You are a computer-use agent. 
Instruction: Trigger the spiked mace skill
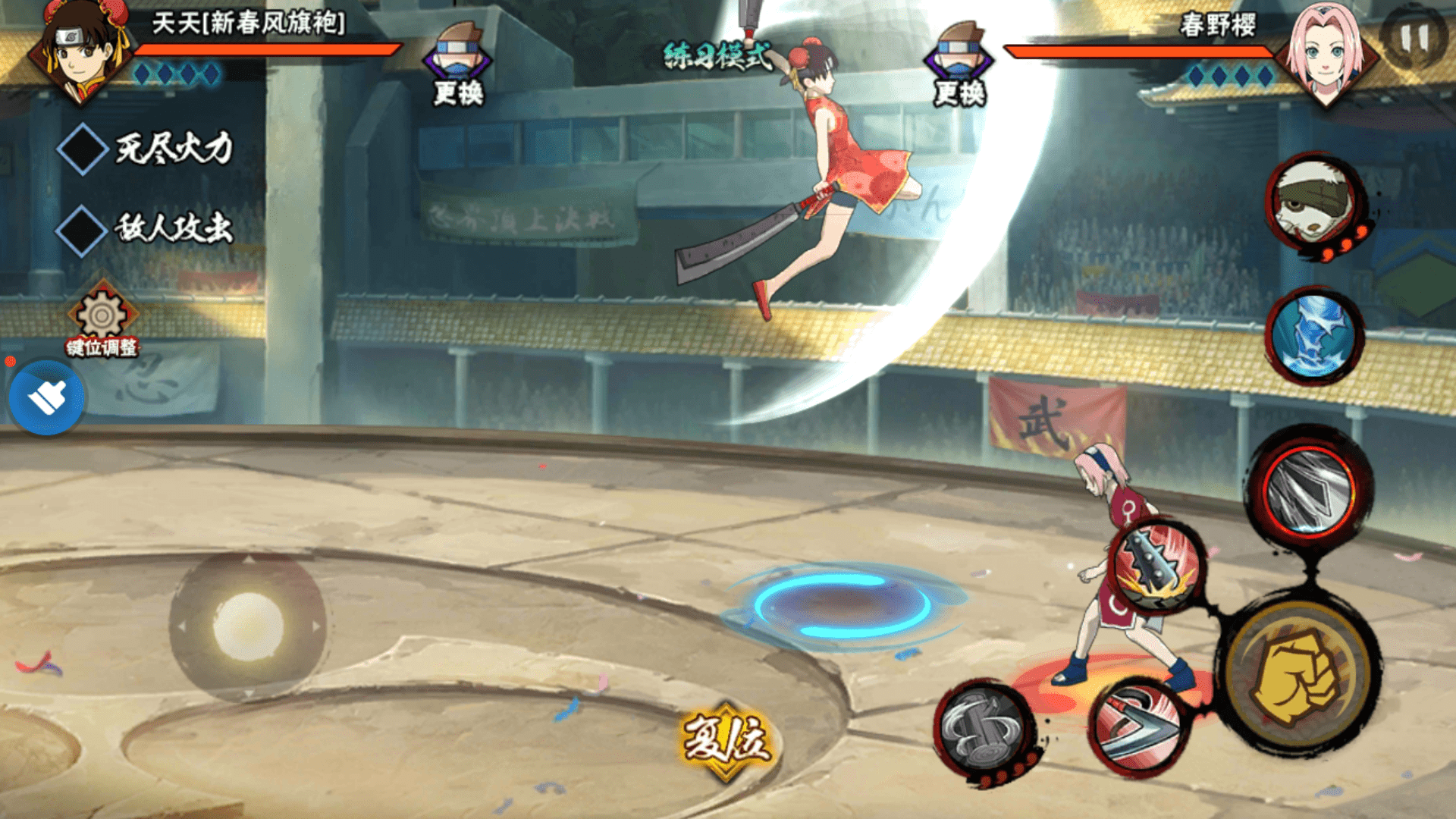pyautogui.click(x=1156, y=566)
